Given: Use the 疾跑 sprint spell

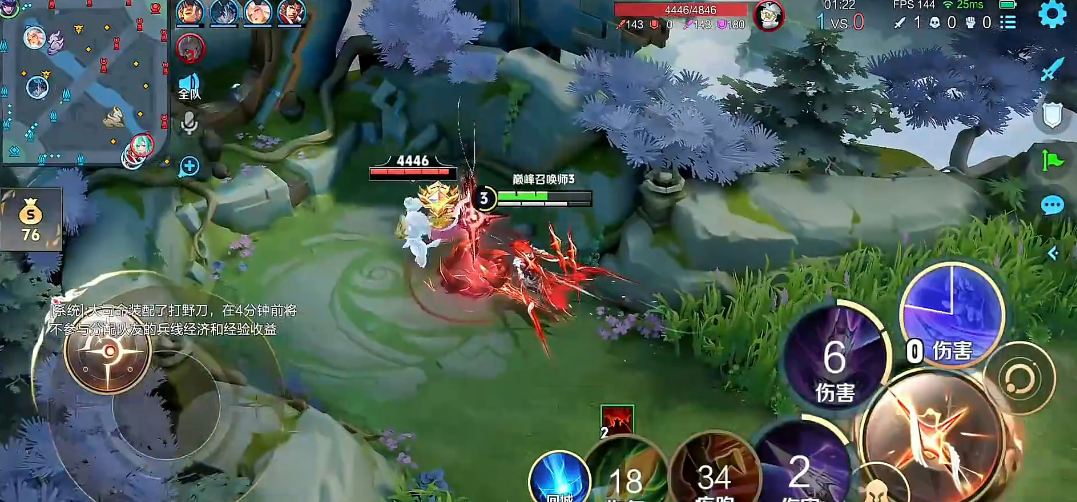Looking at the screenshot, I should [x=714, y=475].
